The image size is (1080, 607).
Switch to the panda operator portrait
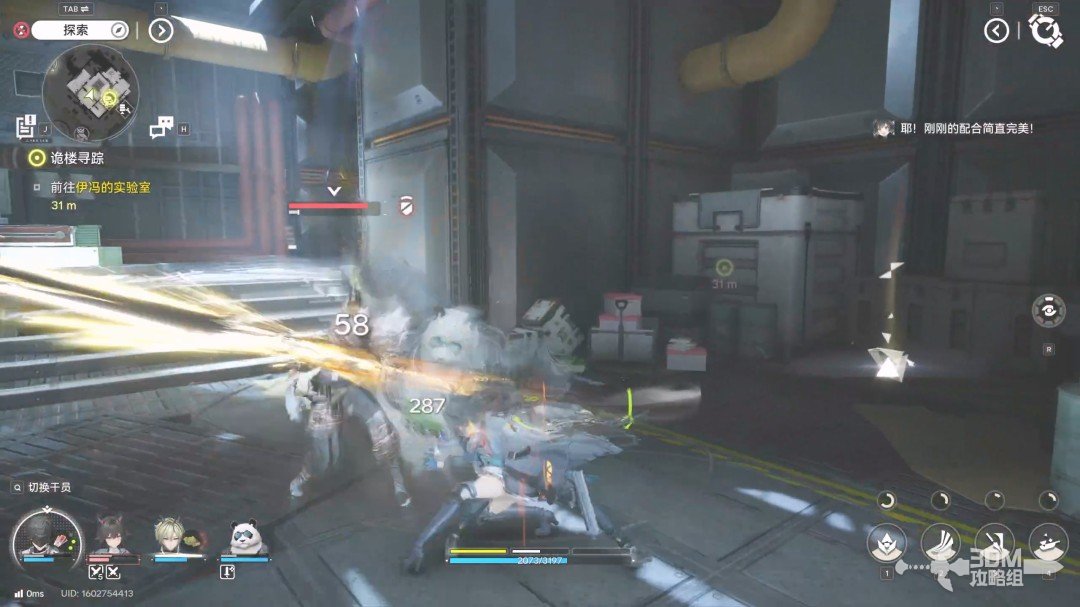pyautogui.click(x=244, y=537)
